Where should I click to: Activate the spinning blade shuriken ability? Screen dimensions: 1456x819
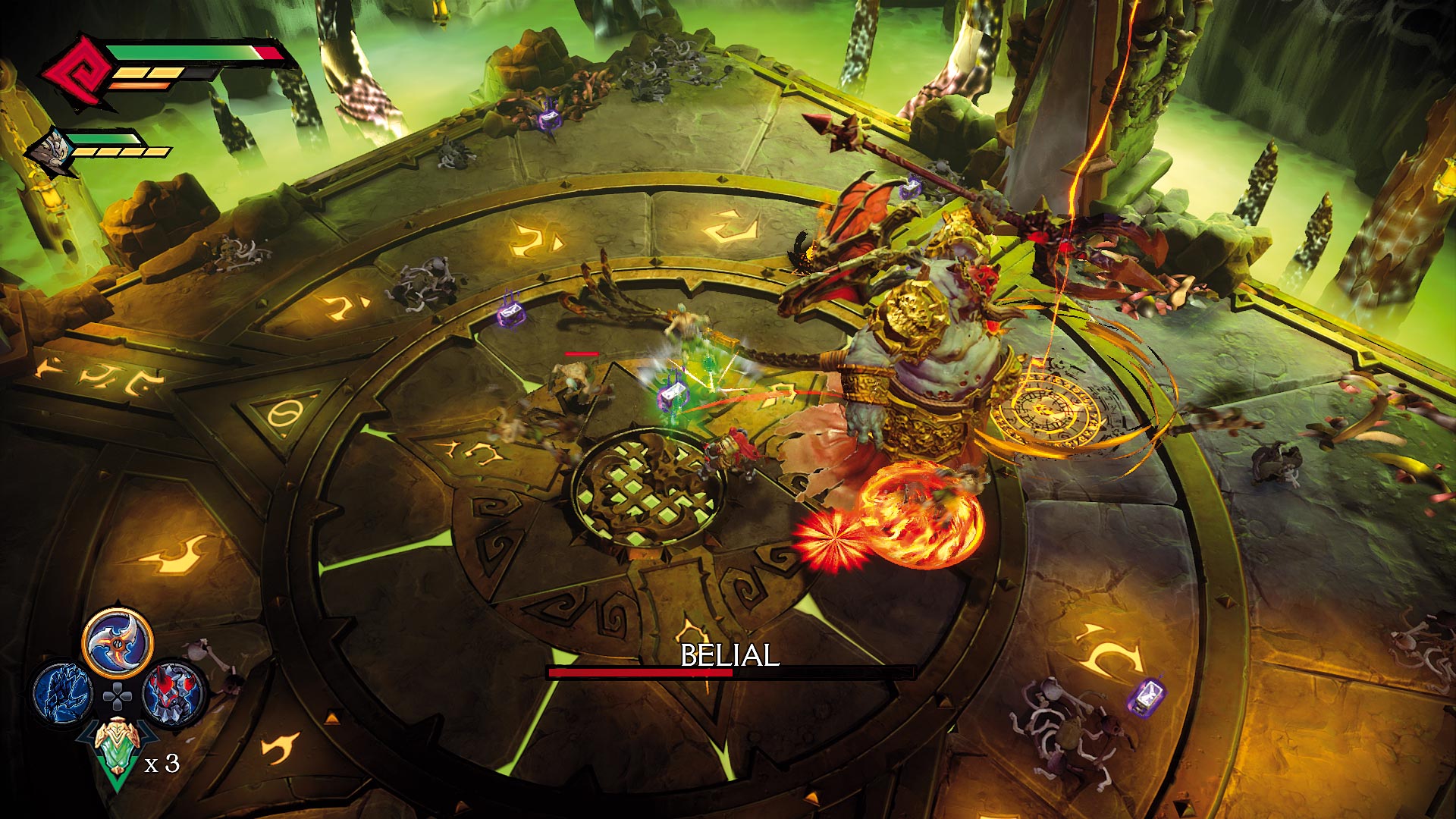118,643
